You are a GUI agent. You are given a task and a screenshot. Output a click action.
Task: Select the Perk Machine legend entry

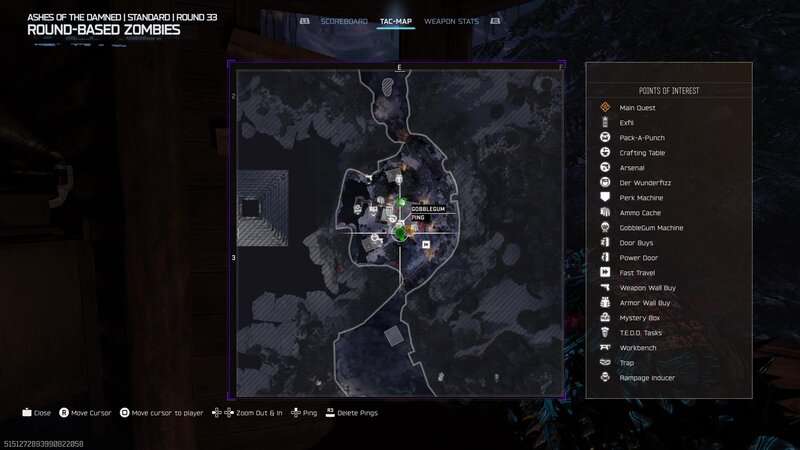(641, 198)
